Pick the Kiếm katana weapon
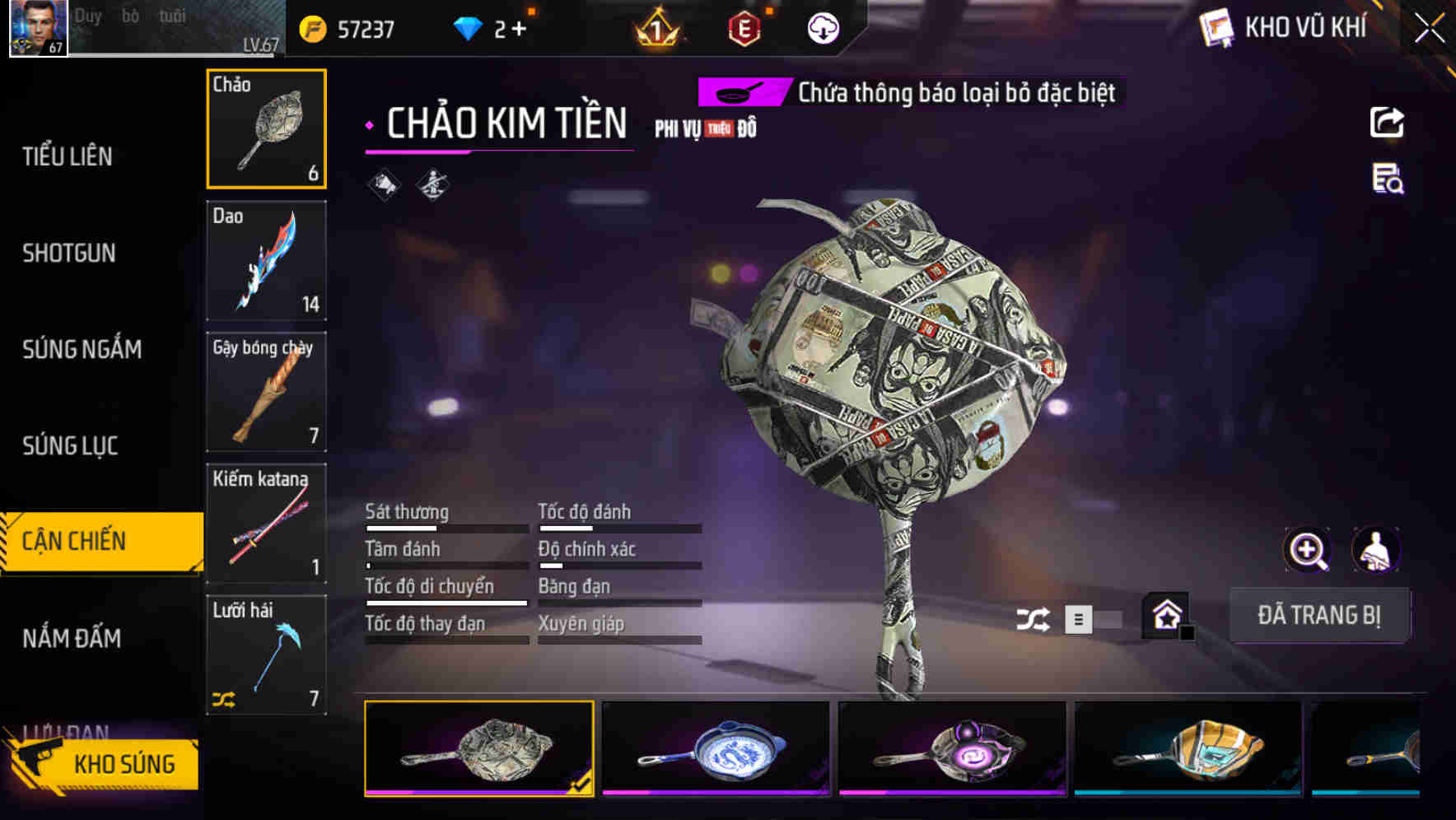The image size is (1456, 820). (x=266, y=524)
